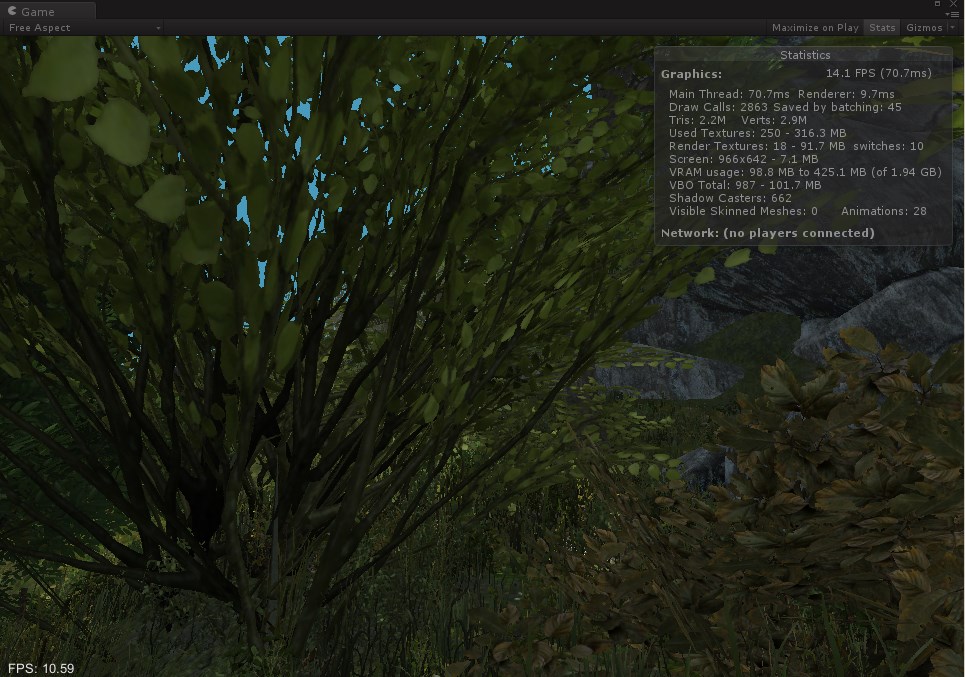Toggle the Gizmos button
The width and height of the screenshot is (965, 677).
click(923, 28)
